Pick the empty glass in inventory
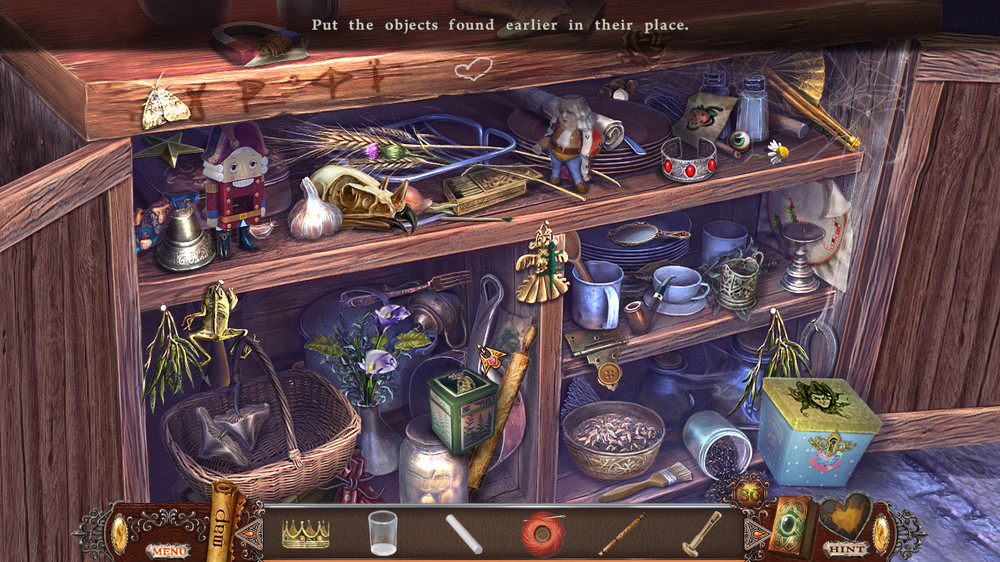Image resolution: width=1000 pixels, height=562 pixels. (x=382, y=532)
